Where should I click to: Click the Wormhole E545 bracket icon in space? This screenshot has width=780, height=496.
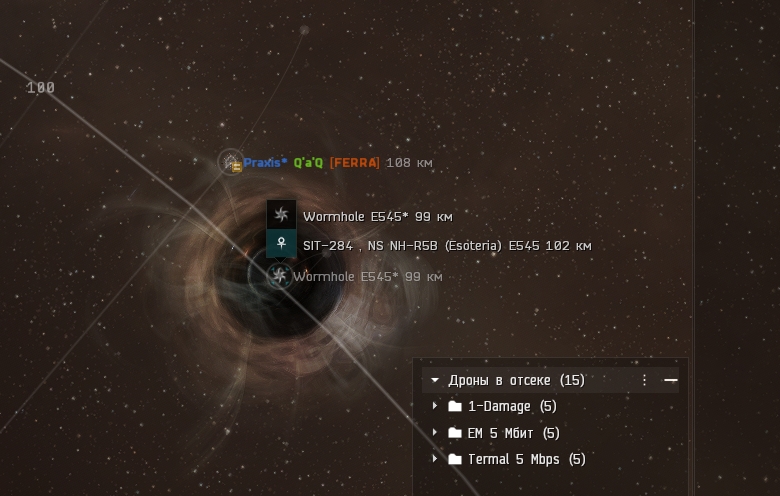click(280, 276)
